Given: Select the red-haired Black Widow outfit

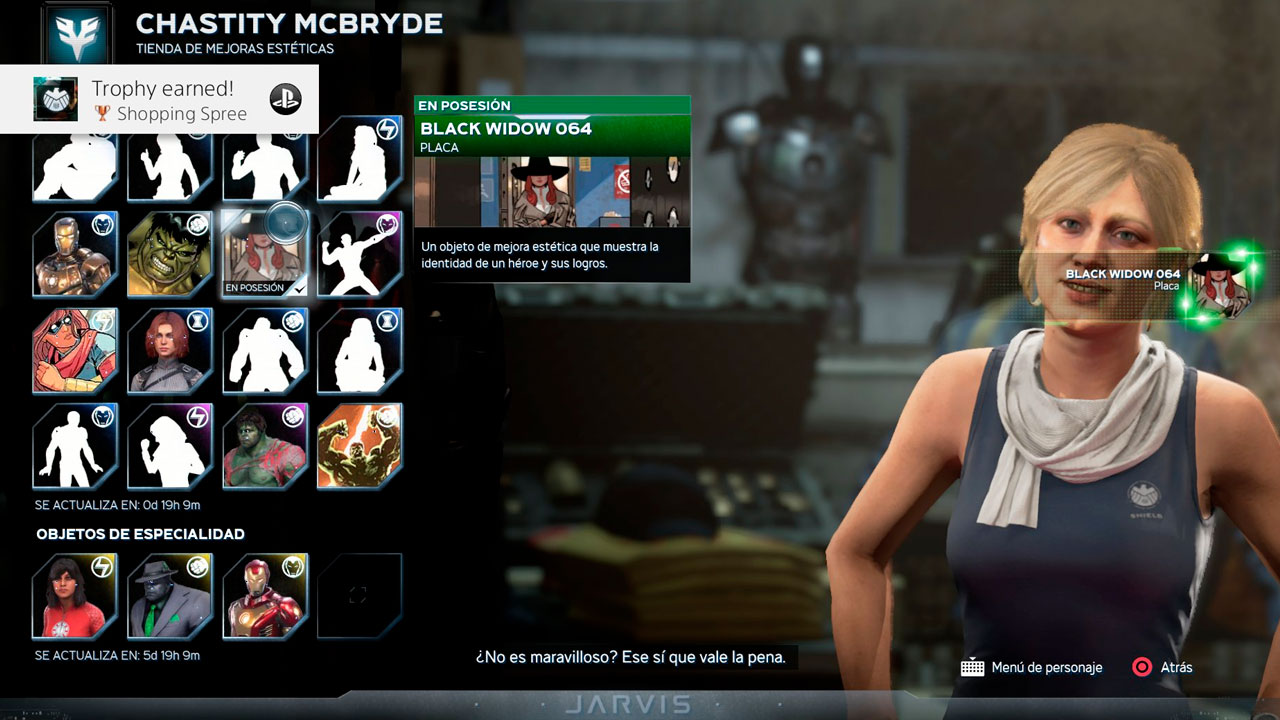Looking at the screenshot, I should (170, 350).
